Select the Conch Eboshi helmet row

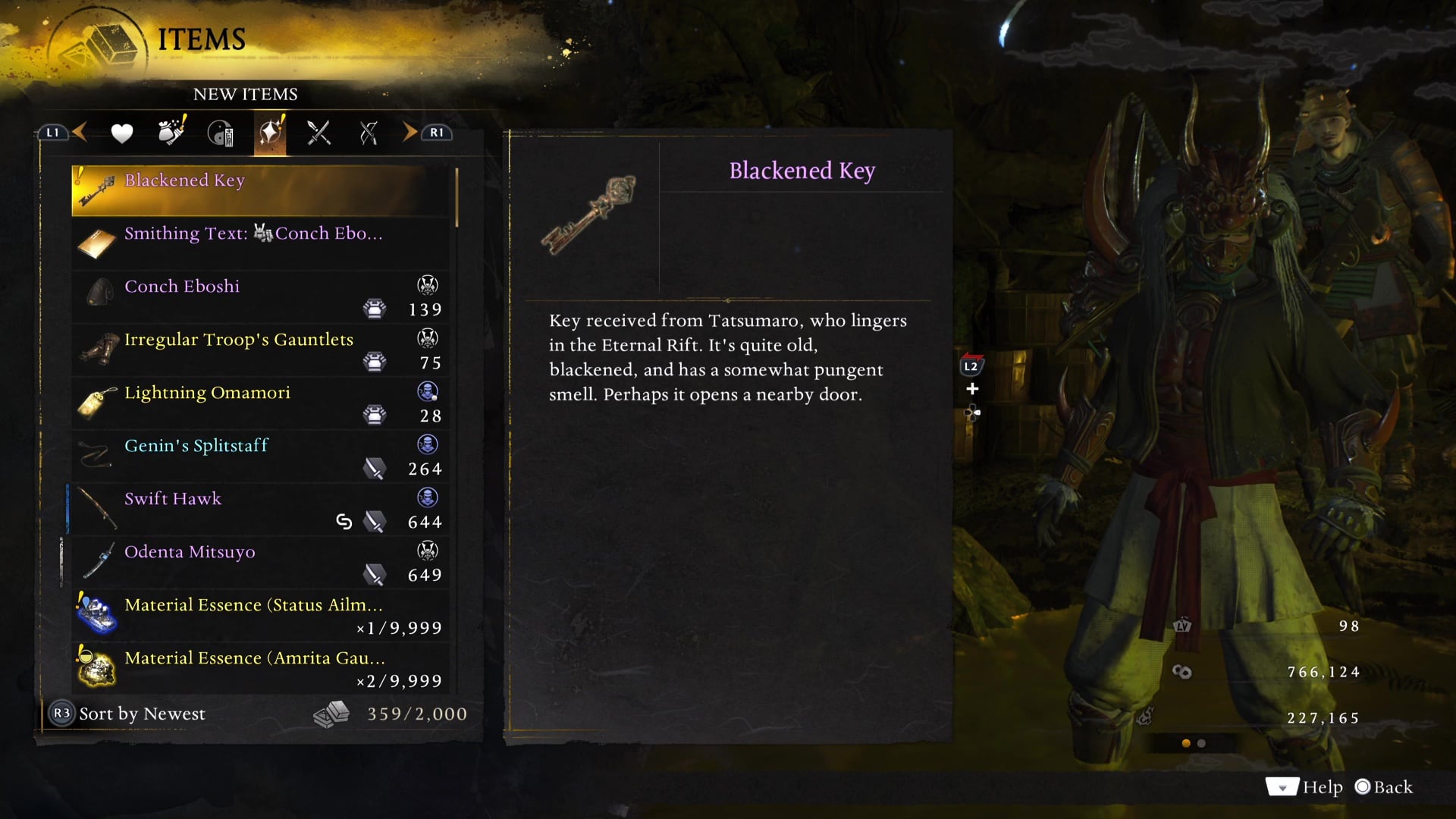262,297
